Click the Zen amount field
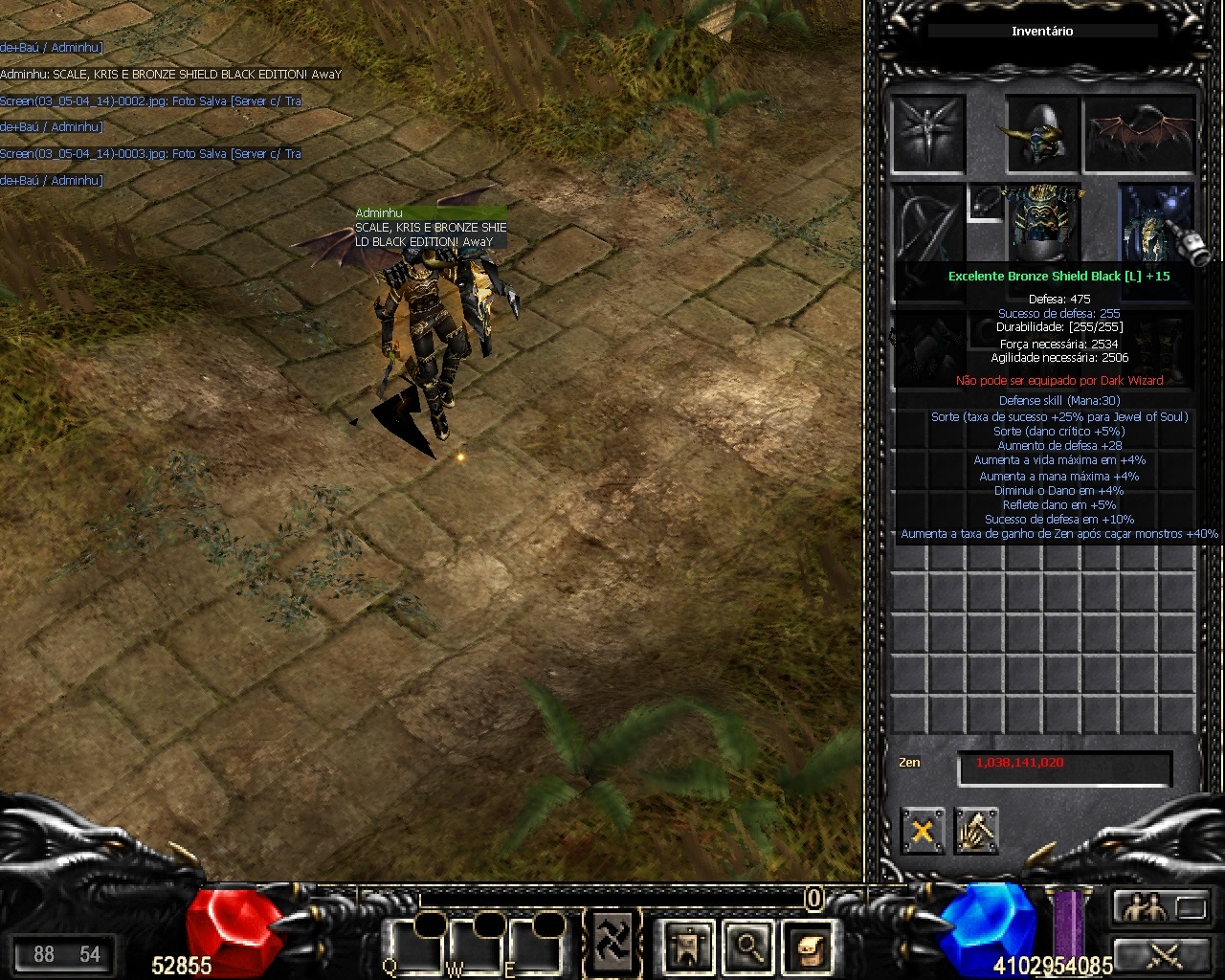Screen dimensions: 1225x980 1064,768
